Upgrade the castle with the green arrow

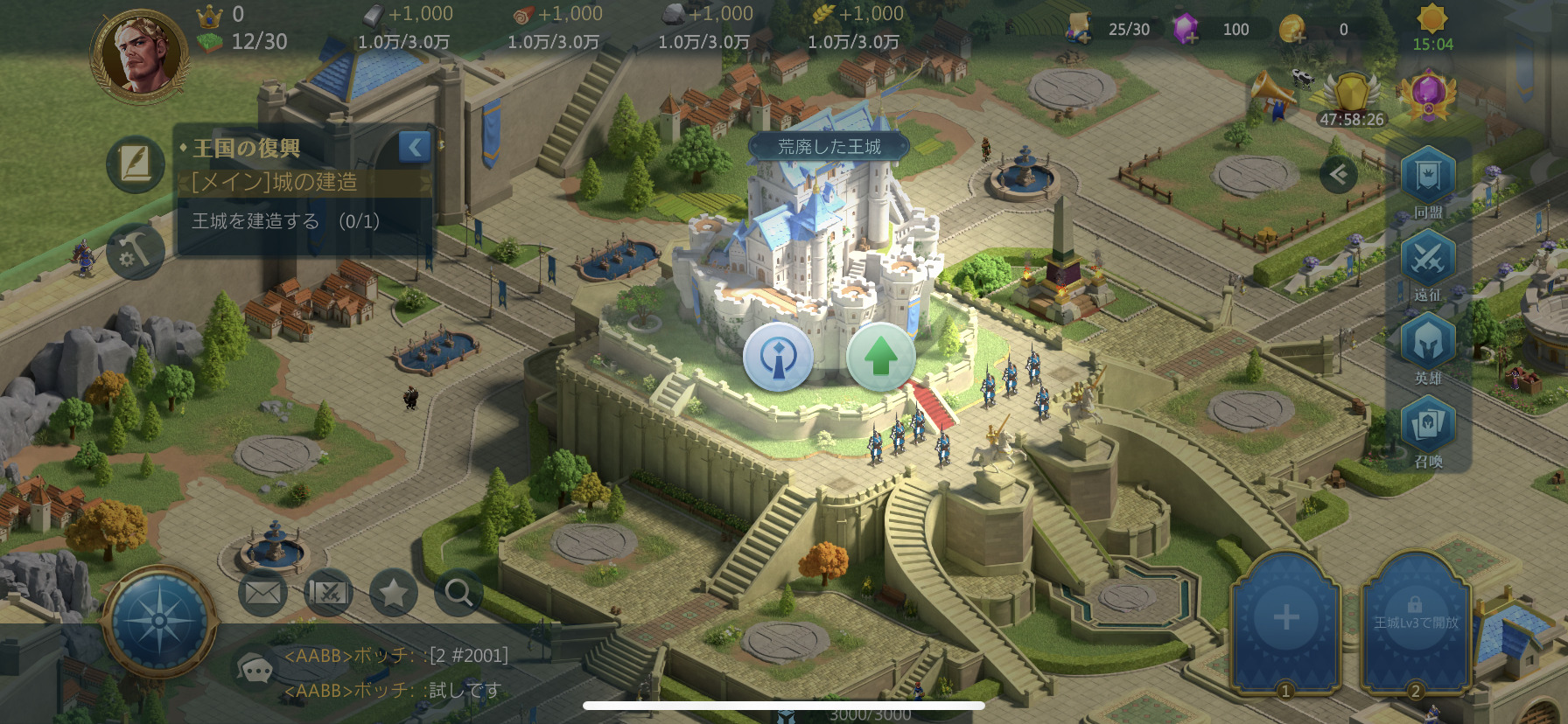coord(880,357)
